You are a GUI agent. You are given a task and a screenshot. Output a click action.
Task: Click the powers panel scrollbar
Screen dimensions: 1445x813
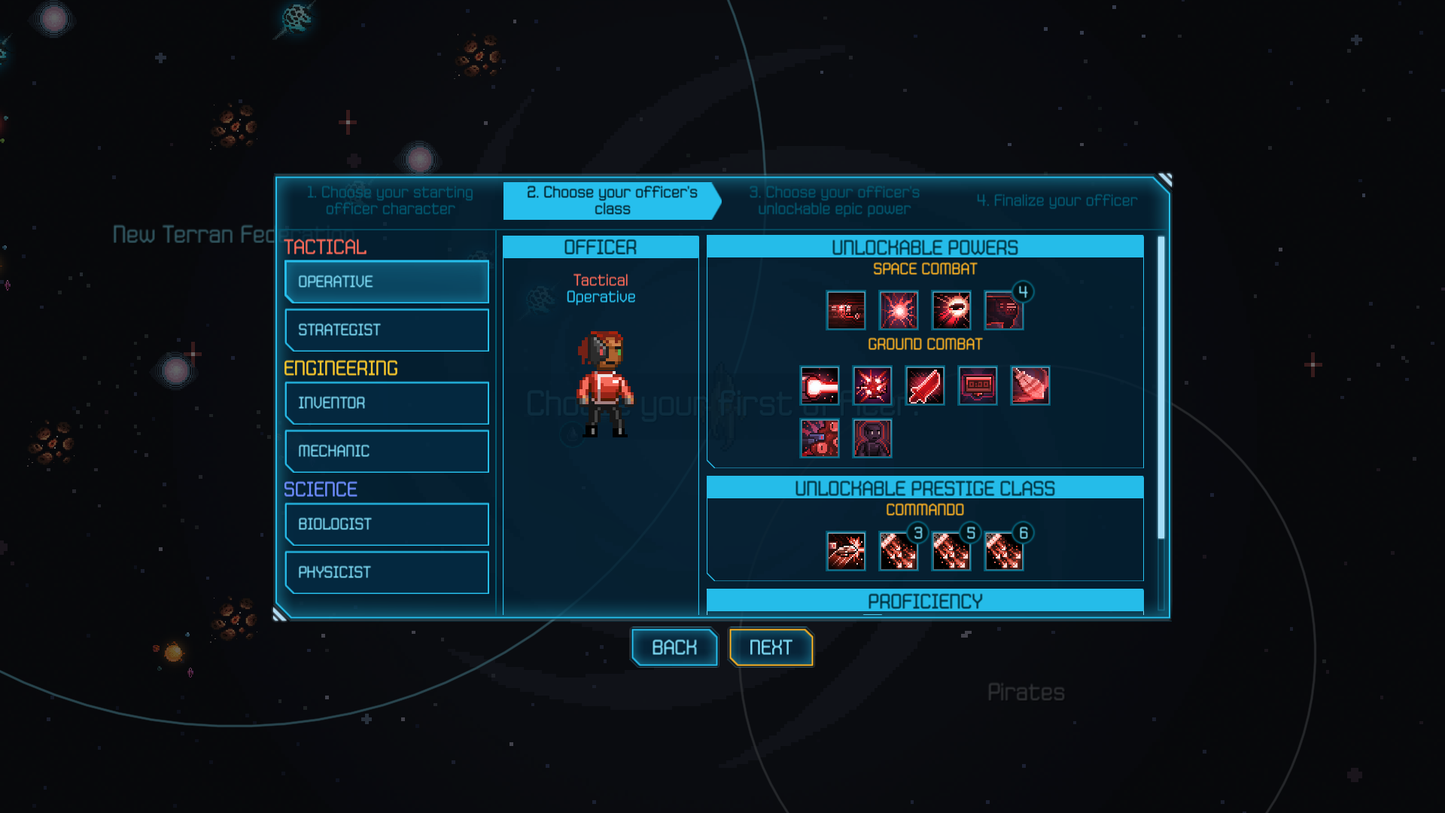[x=1161, y=390]
